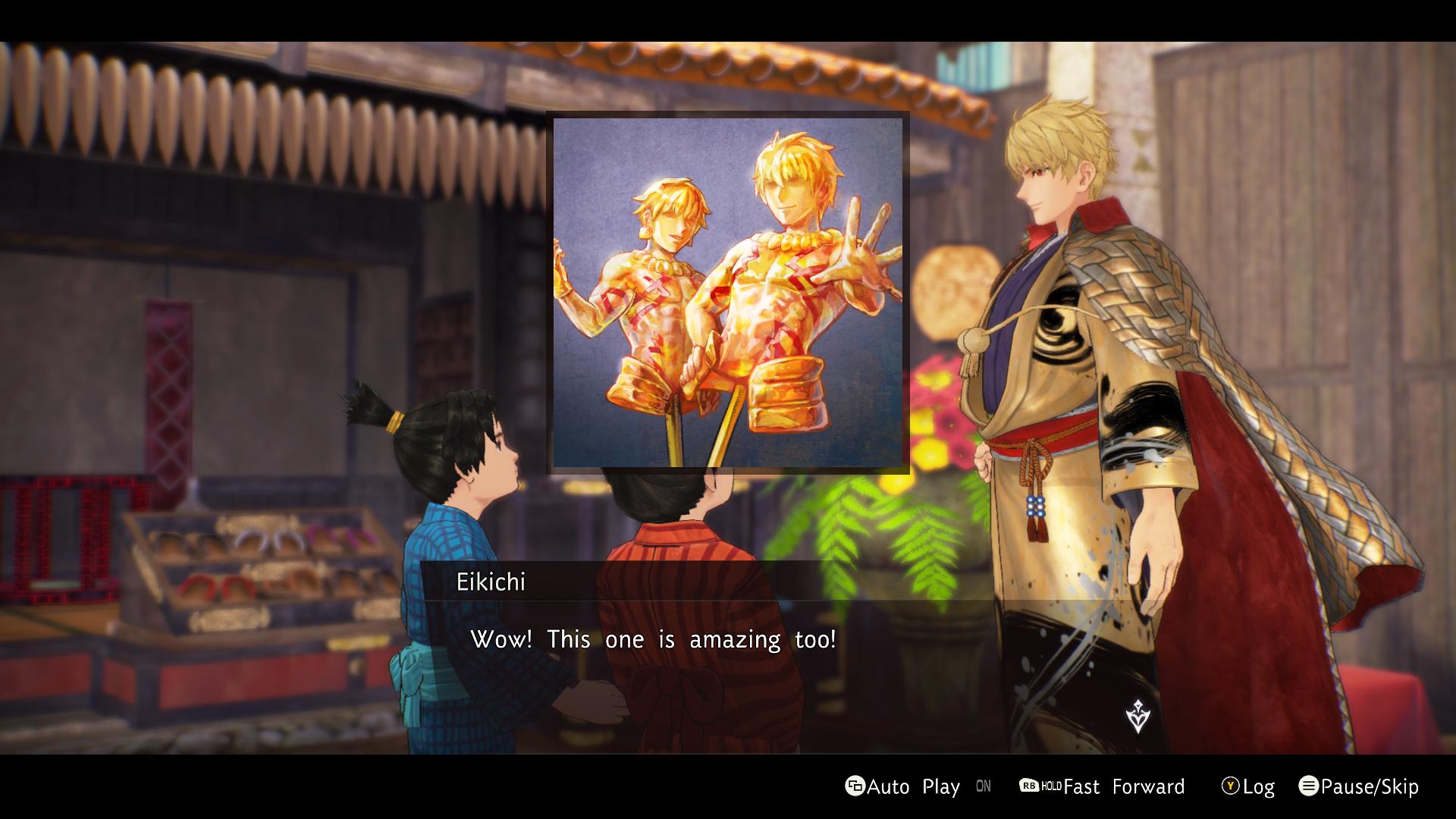Activate Fast Forward for the dialogue
This screenshot has height=819, width=1456.
click(1102, 786)
